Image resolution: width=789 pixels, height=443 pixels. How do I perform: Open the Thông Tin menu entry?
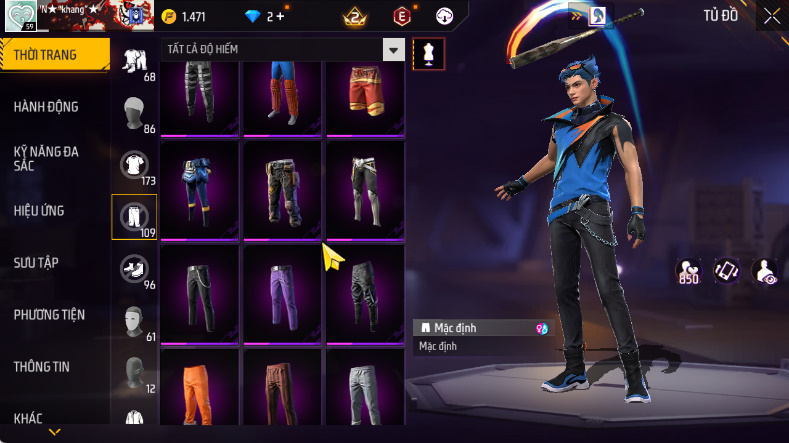[42, 367]
